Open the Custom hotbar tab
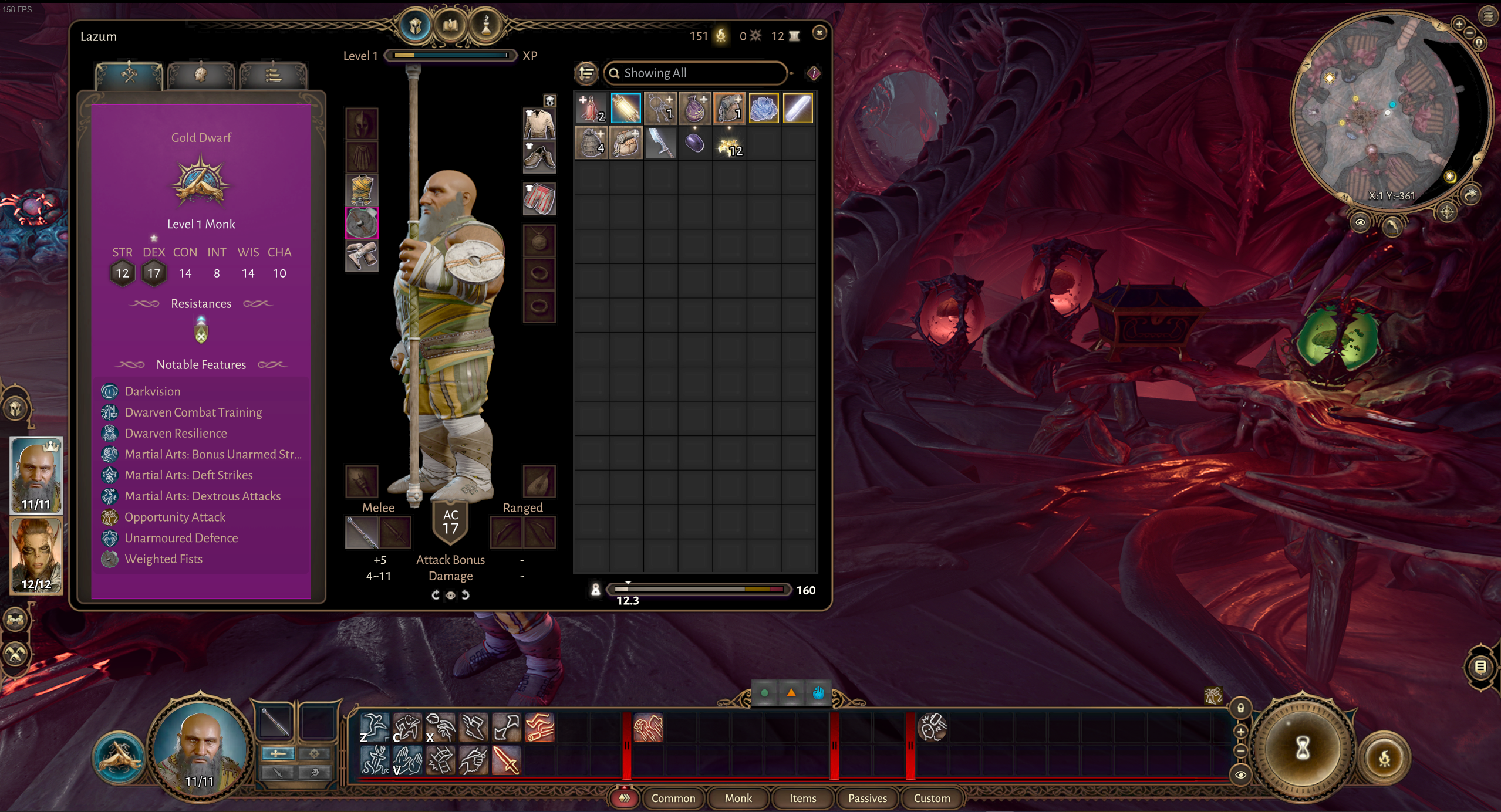The width and height of the screenshot is (1501, 812). tap(932, 798)
